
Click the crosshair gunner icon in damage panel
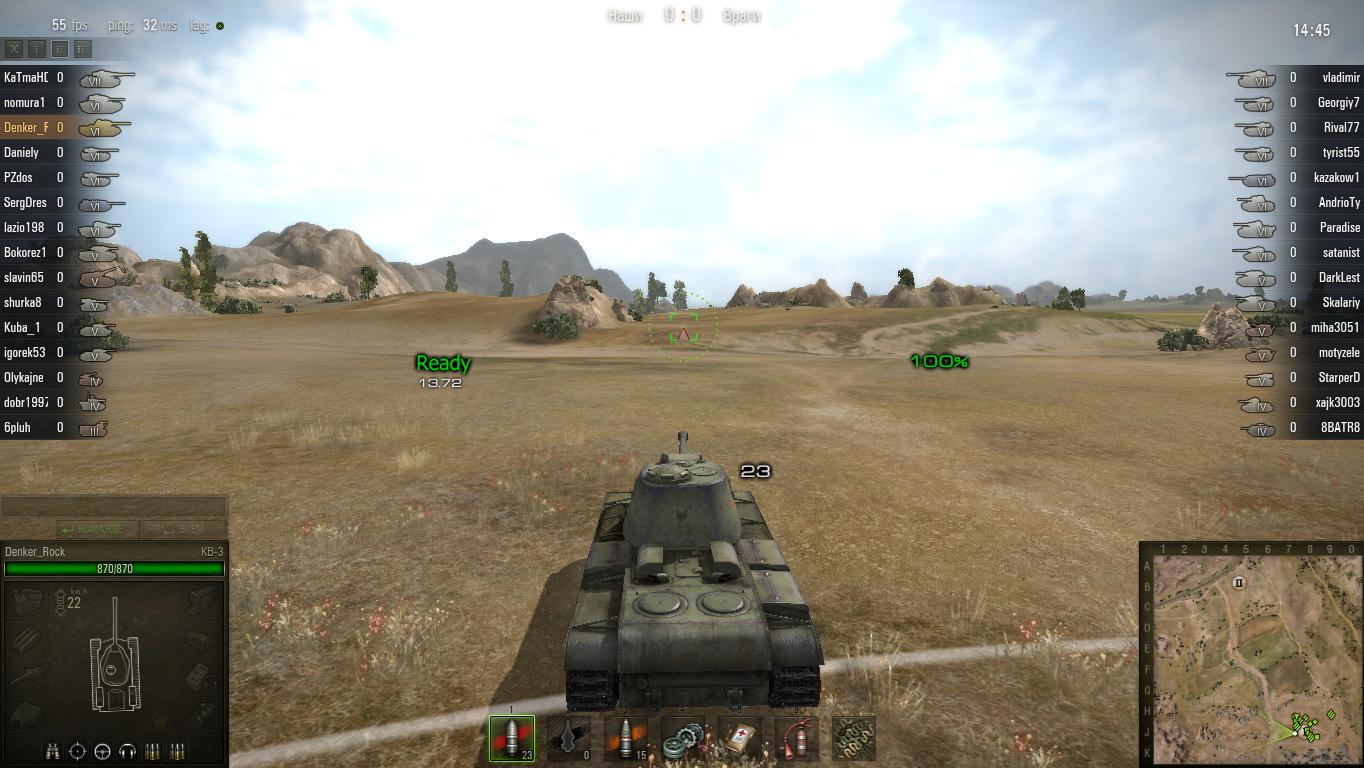pyautogui.click(x=77, y=751)
